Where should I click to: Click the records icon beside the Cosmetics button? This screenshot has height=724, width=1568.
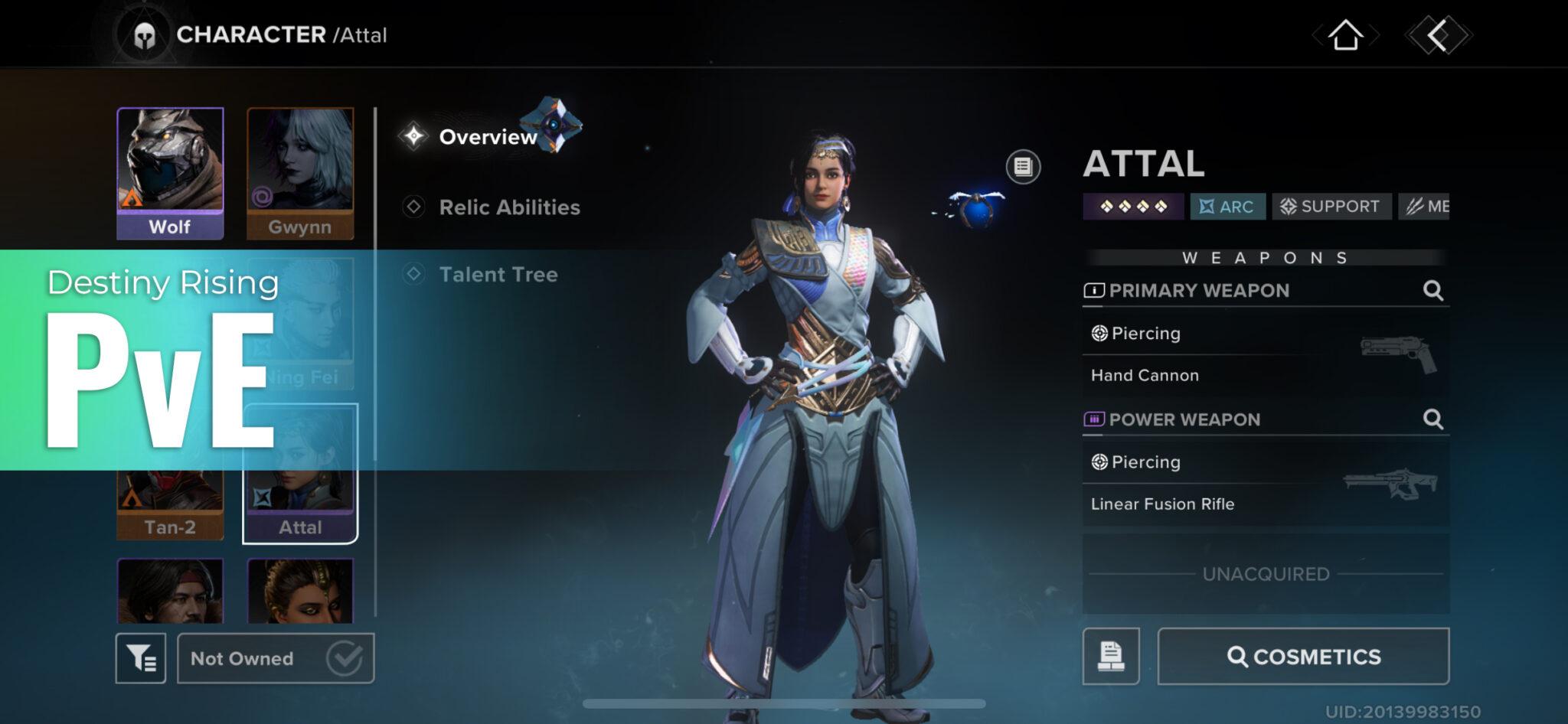click(1112, 657)
